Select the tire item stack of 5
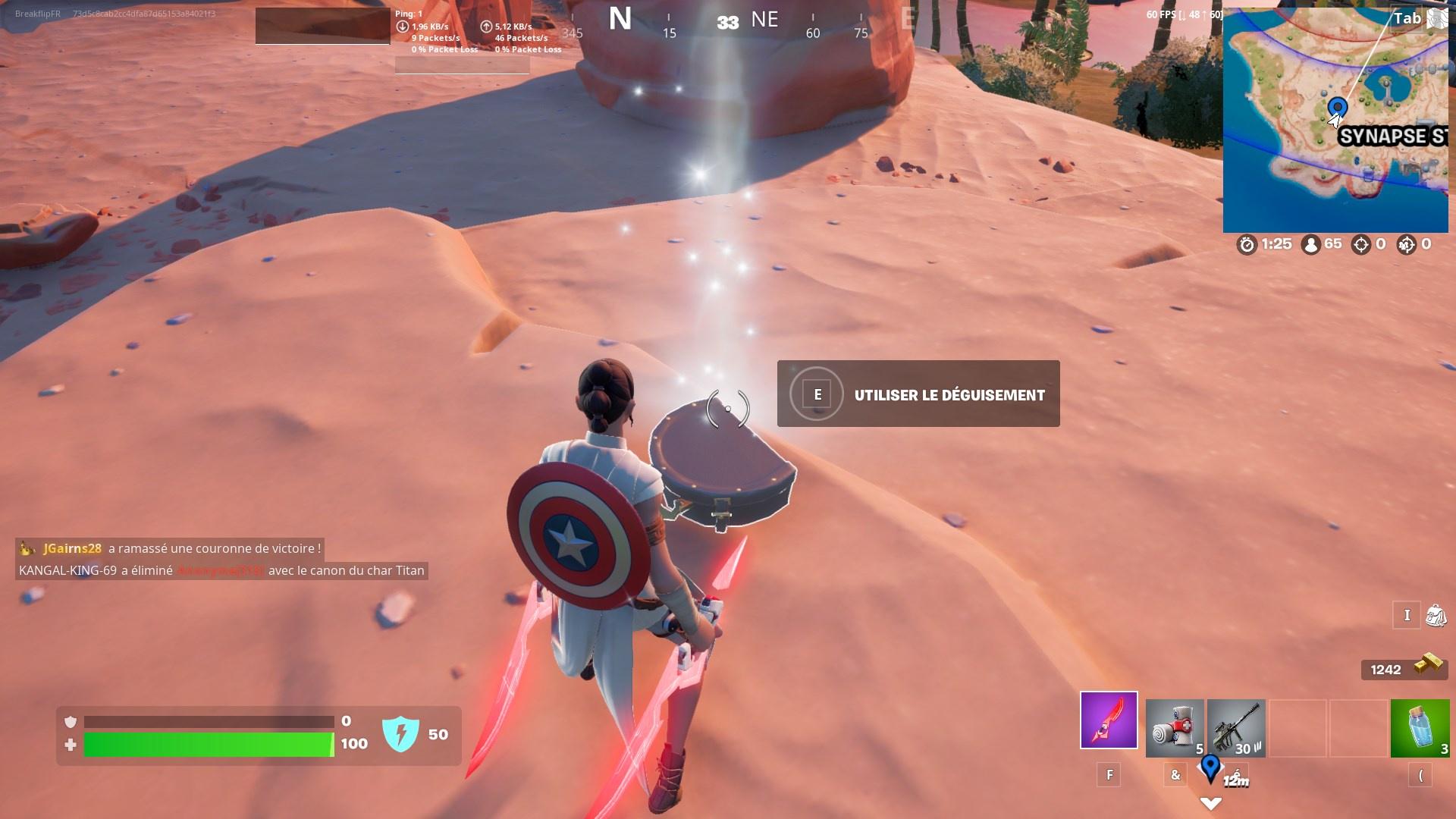 tap(1172, 728)
